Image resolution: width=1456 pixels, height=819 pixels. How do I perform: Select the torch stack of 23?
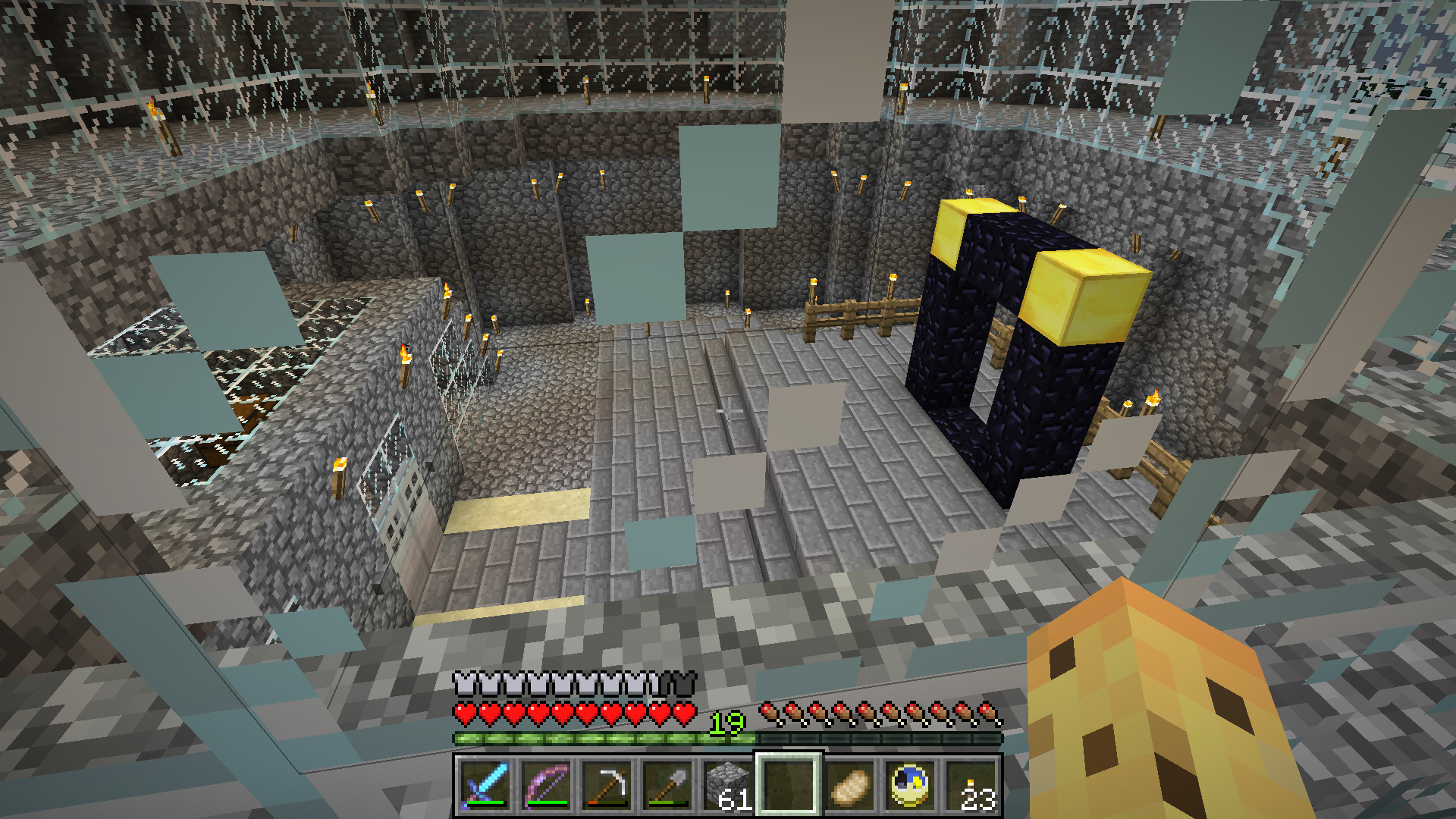970,786
